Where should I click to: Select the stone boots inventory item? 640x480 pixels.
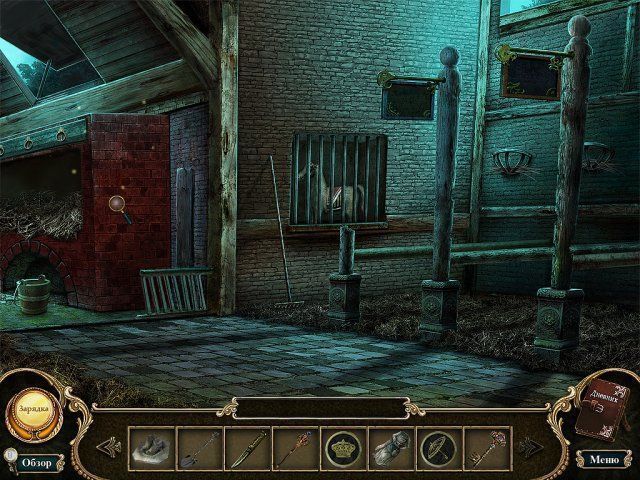pos(152,447)
